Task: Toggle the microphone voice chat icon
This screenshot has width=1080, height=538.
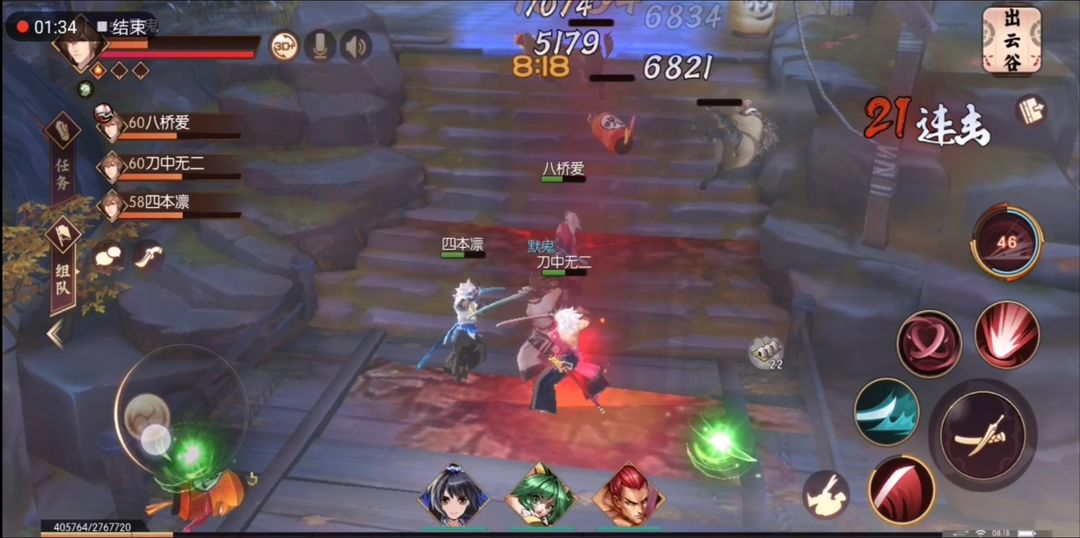Action: [x=320, y=46]
